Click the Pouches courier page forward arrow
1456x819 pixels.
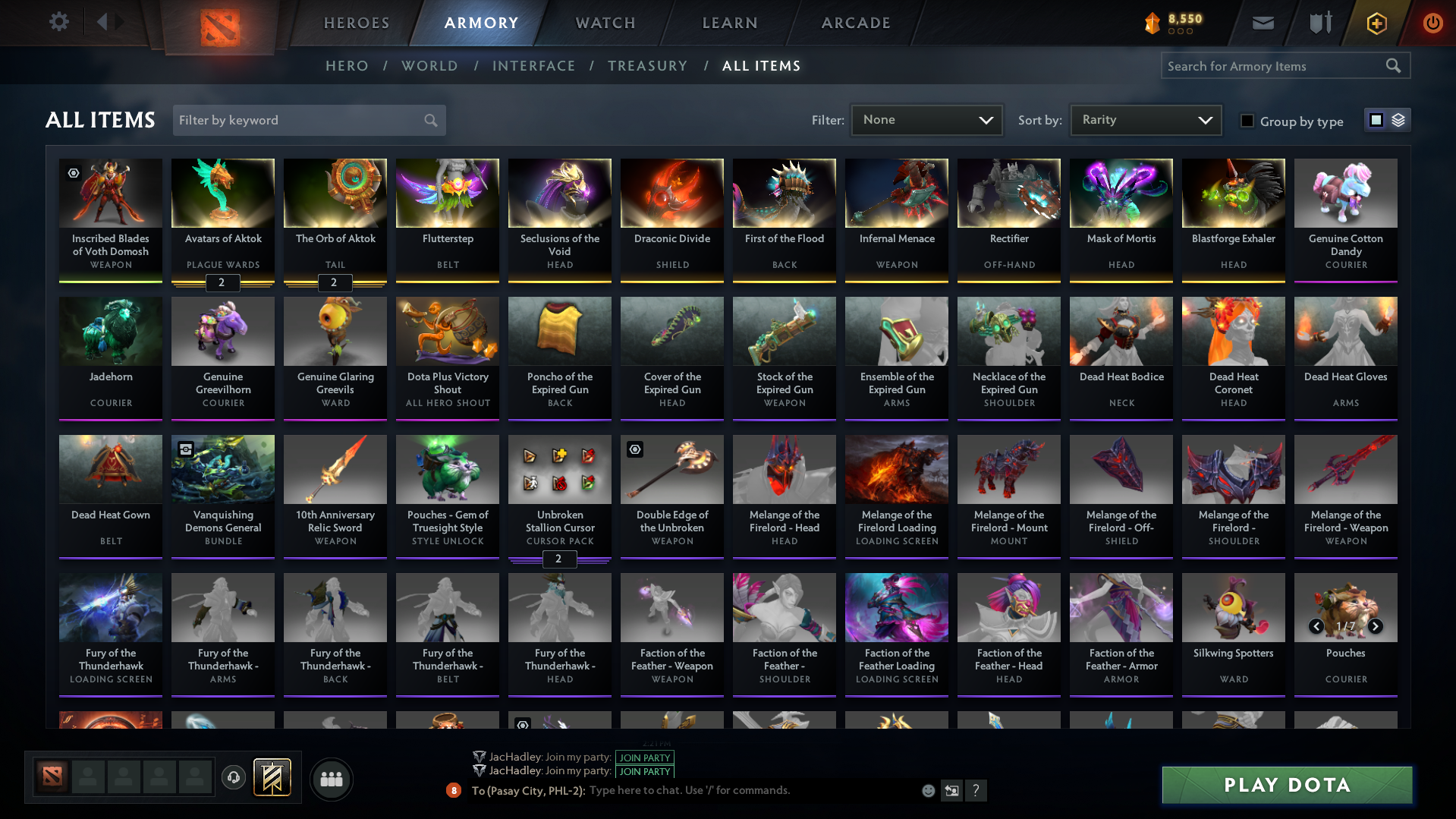[1375, 626]
